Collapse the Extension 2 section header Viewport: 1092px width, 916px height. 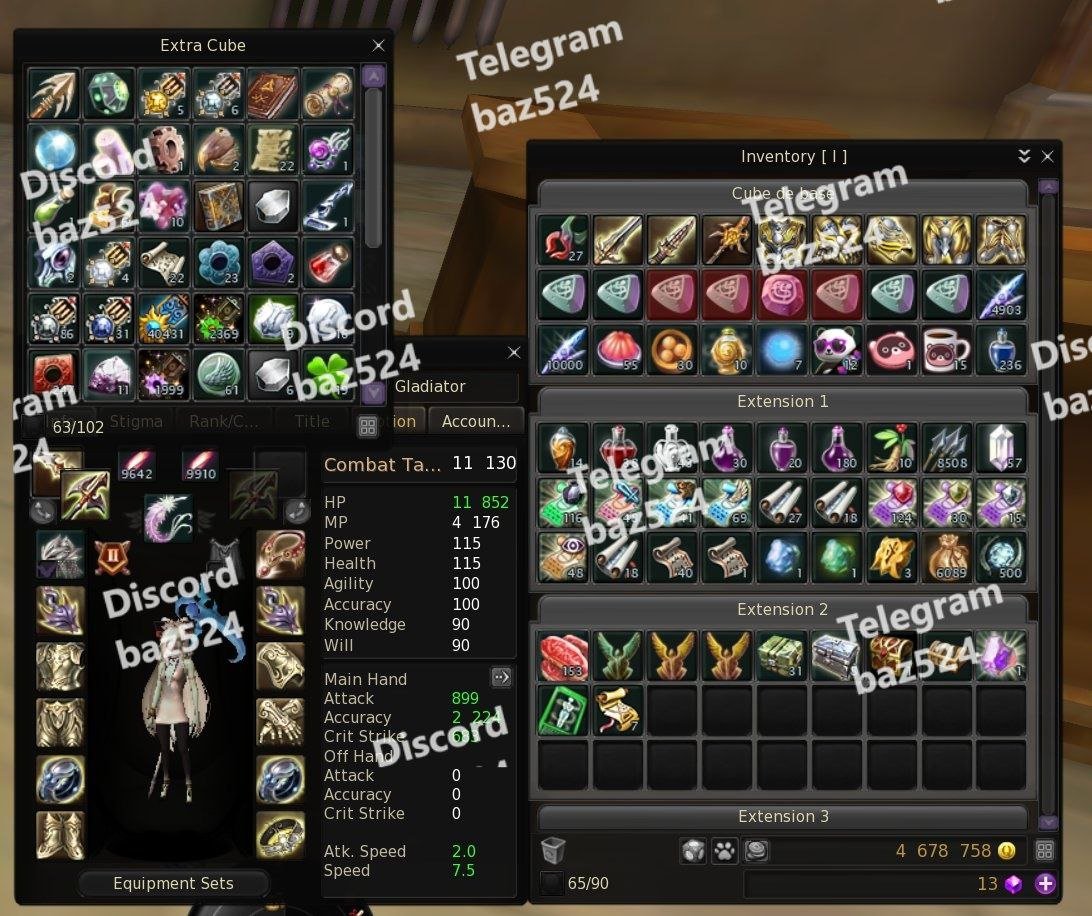point(783,610)
